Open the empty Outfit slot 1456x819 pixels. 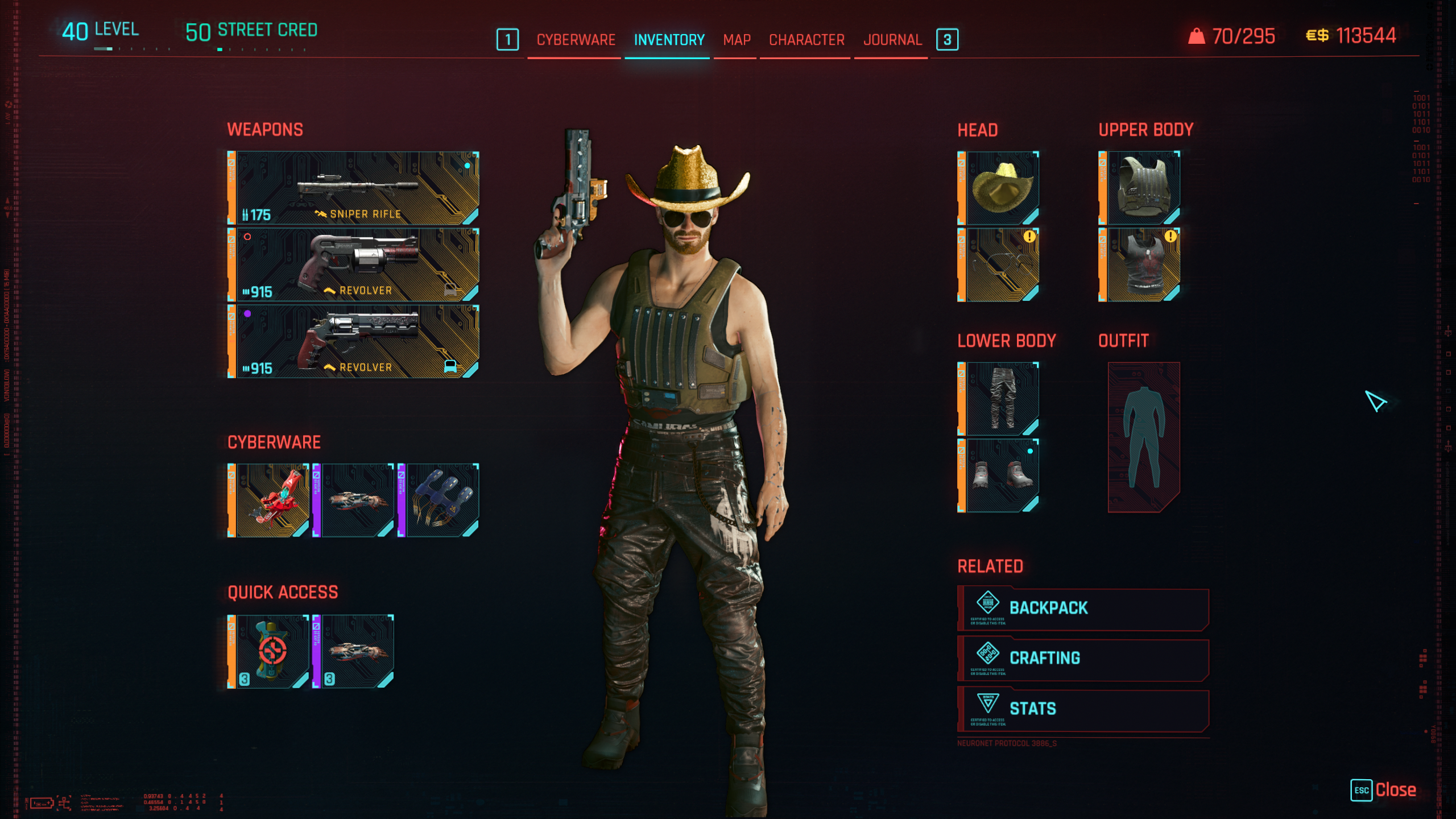pos(1144,437)
